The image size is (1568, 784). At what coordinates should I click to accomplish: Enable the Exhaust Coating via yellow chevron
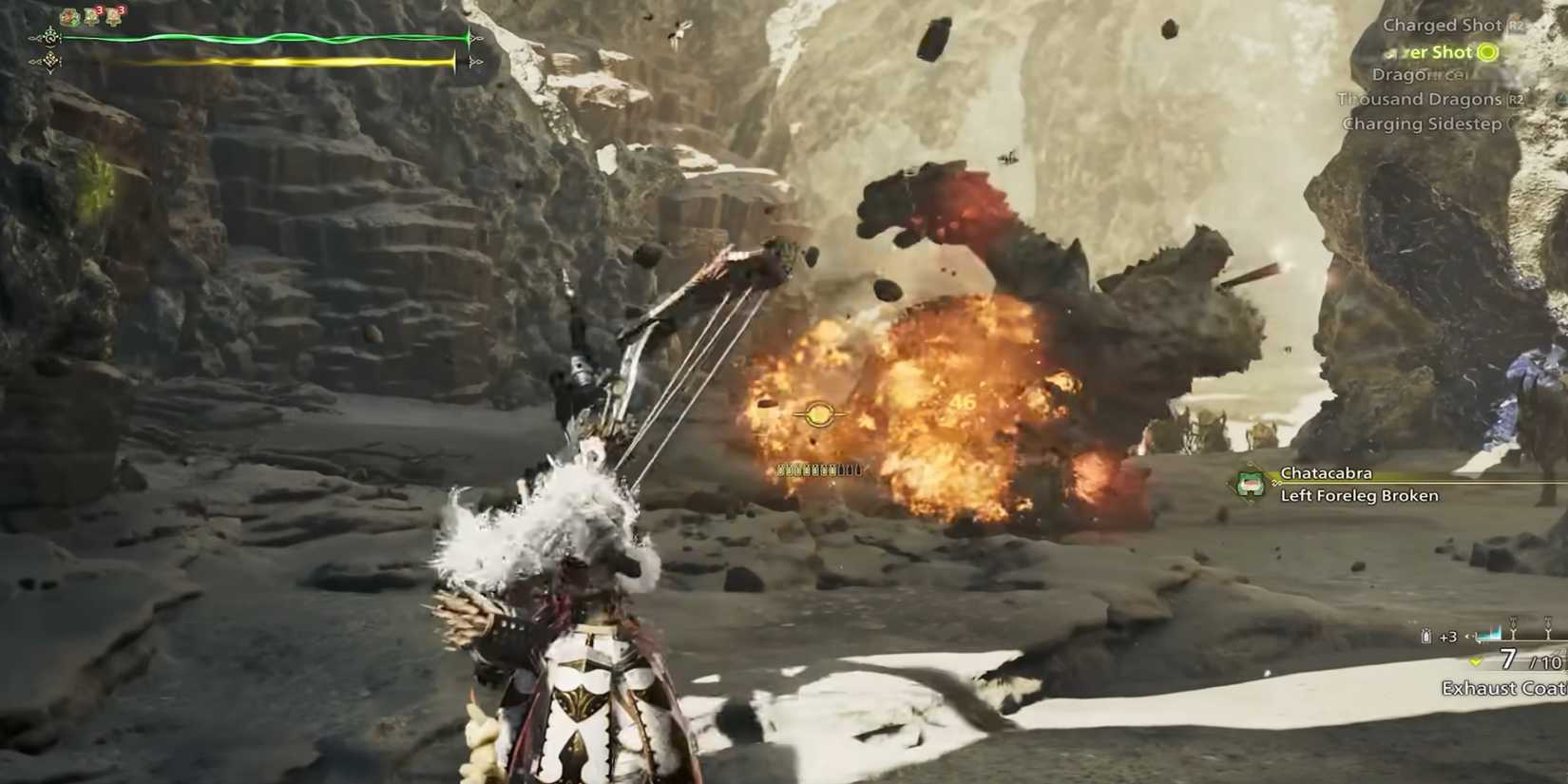1476,660
